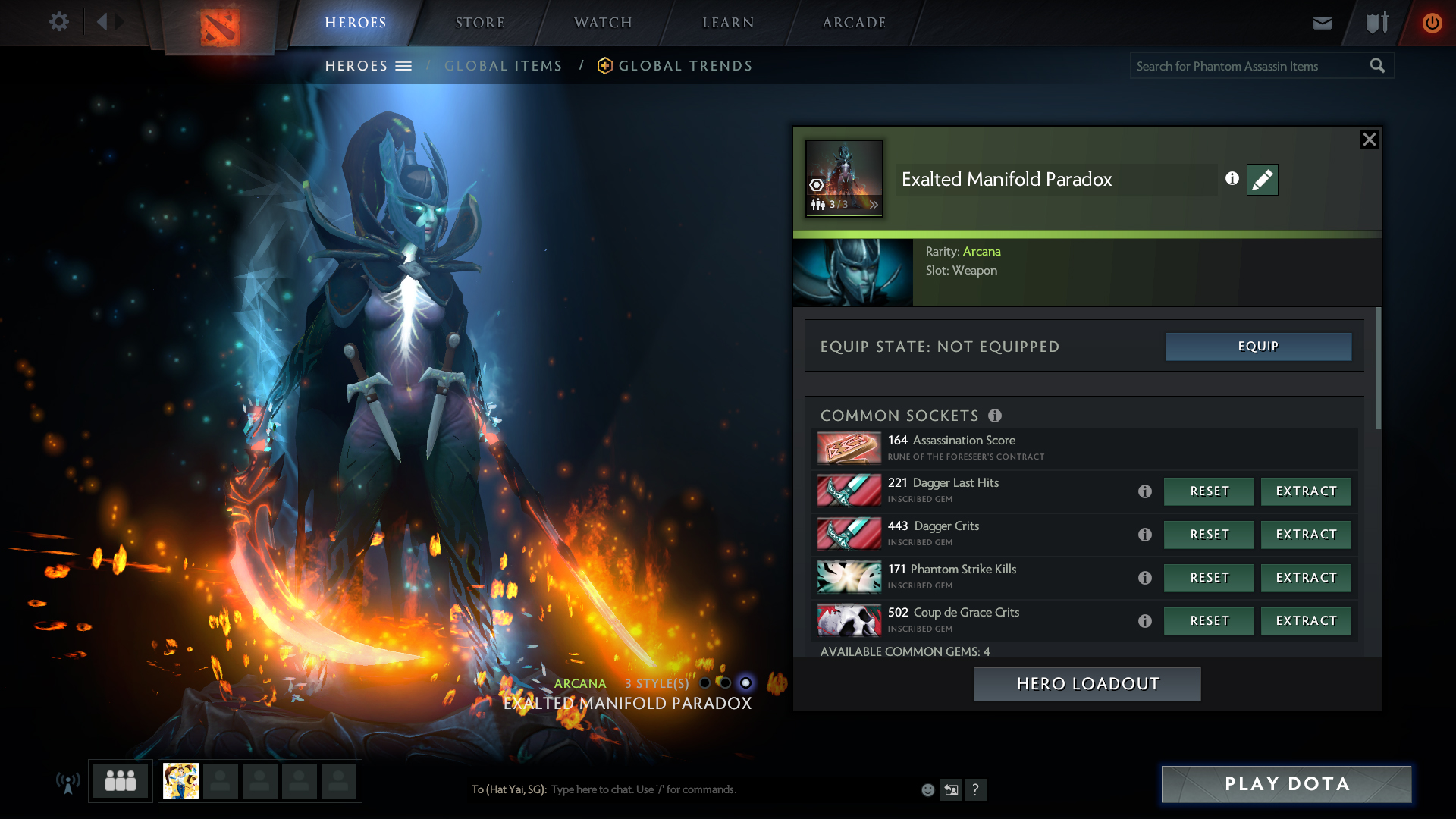Reset the Dagger Last Hits gem
Screen dimensions: 1456x819
[x=1209, y=491]
